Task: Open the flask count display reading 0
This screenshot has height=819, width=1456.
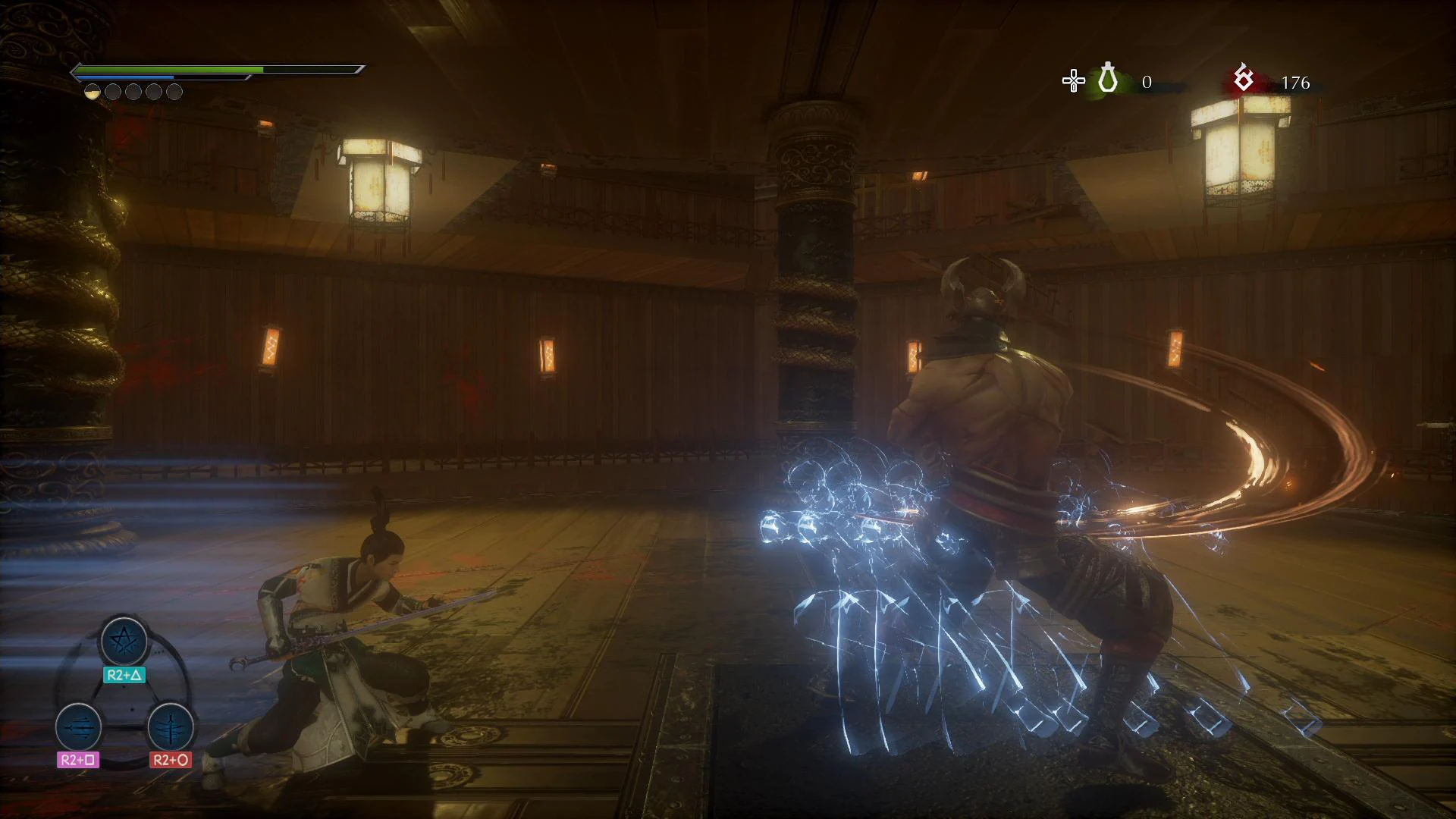Action: (x=1147, y=82)
